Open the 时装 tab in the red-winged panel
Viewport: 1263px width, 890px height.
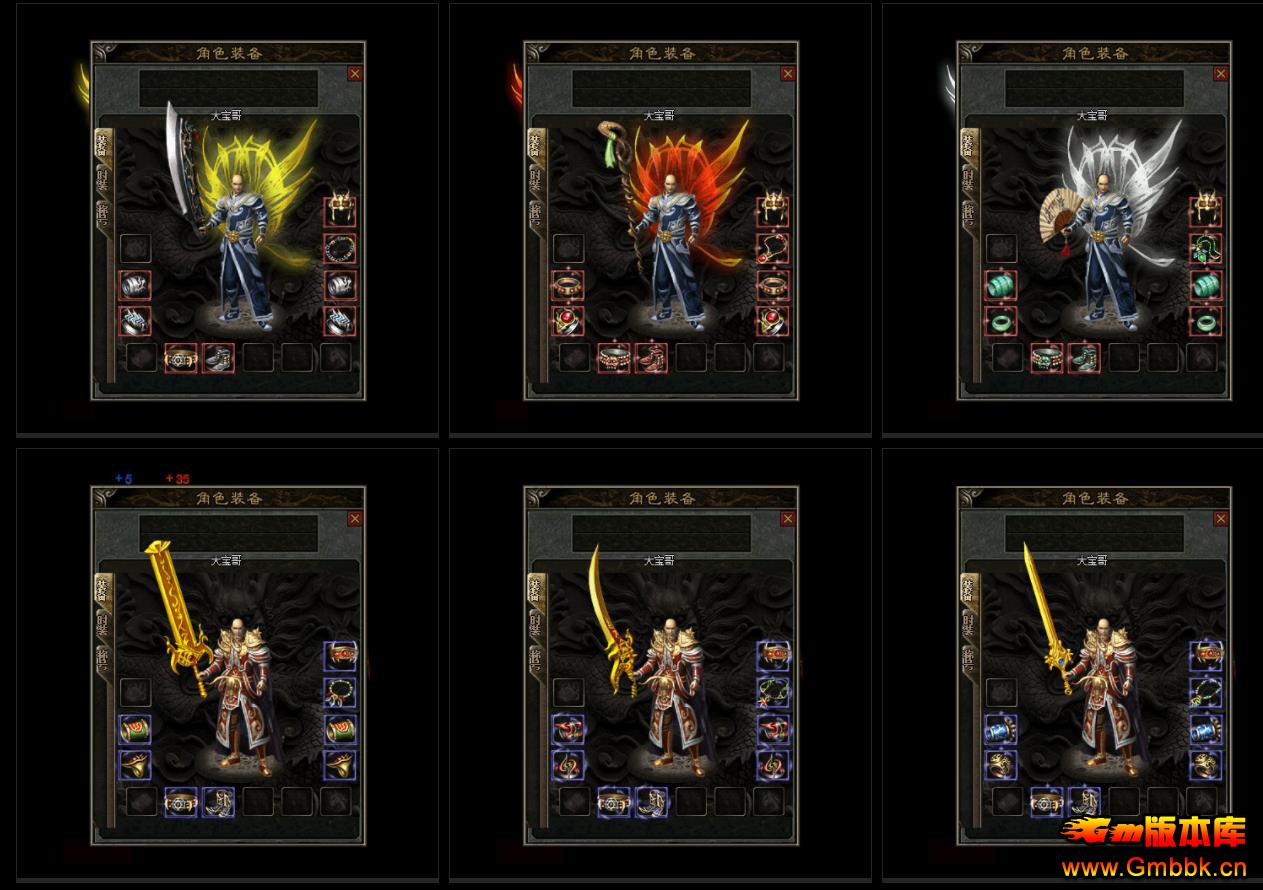click(535, 180)
